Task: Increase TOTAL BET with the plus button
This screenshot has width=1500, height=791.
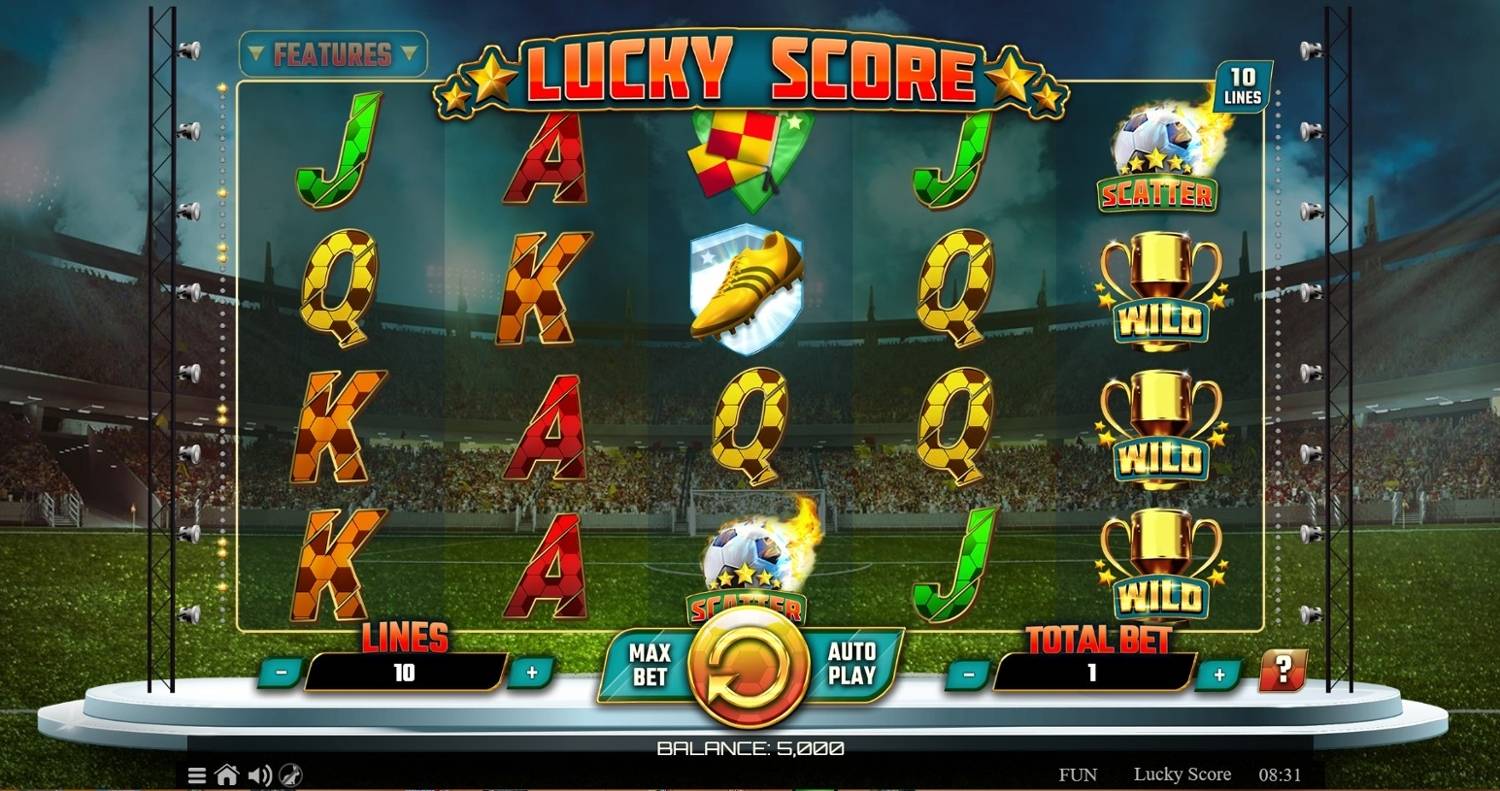Action: [x=1219, y=673]
